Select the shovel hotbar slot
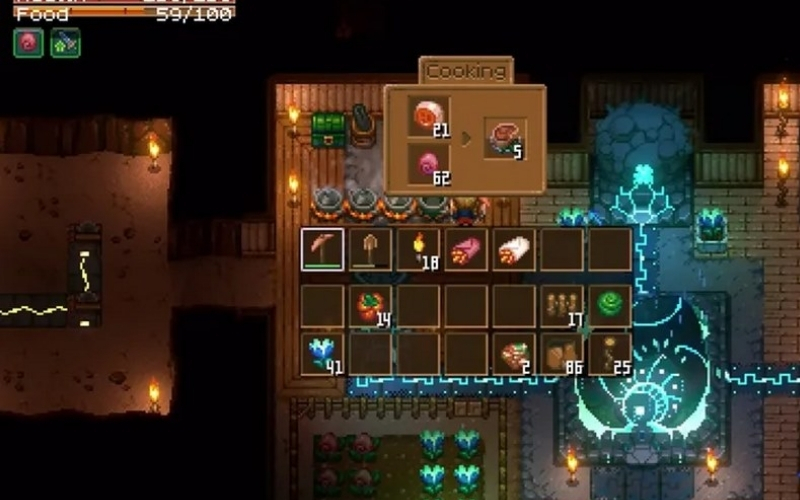 (x=370, y=250)
